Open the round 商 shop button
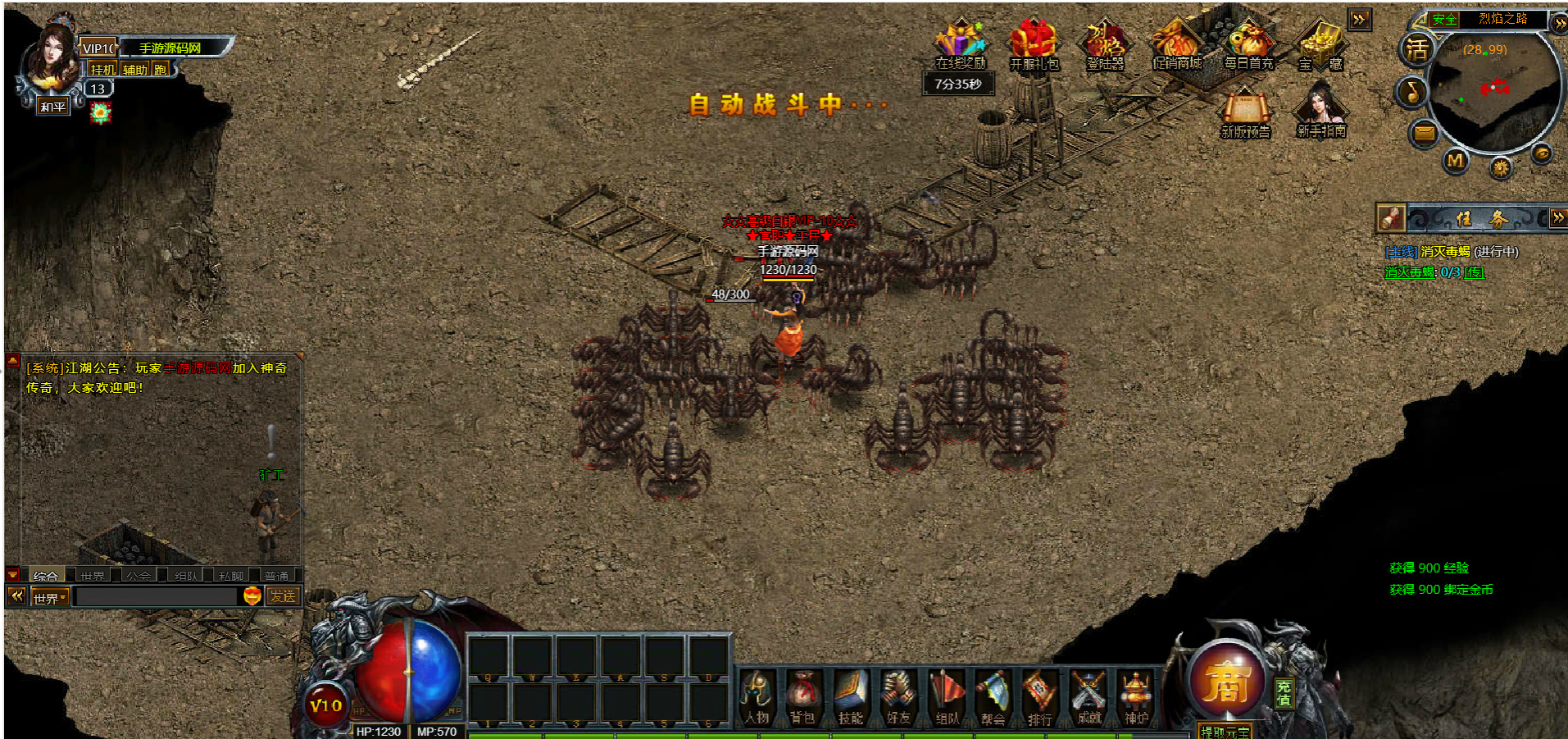 click(1225, 682)
